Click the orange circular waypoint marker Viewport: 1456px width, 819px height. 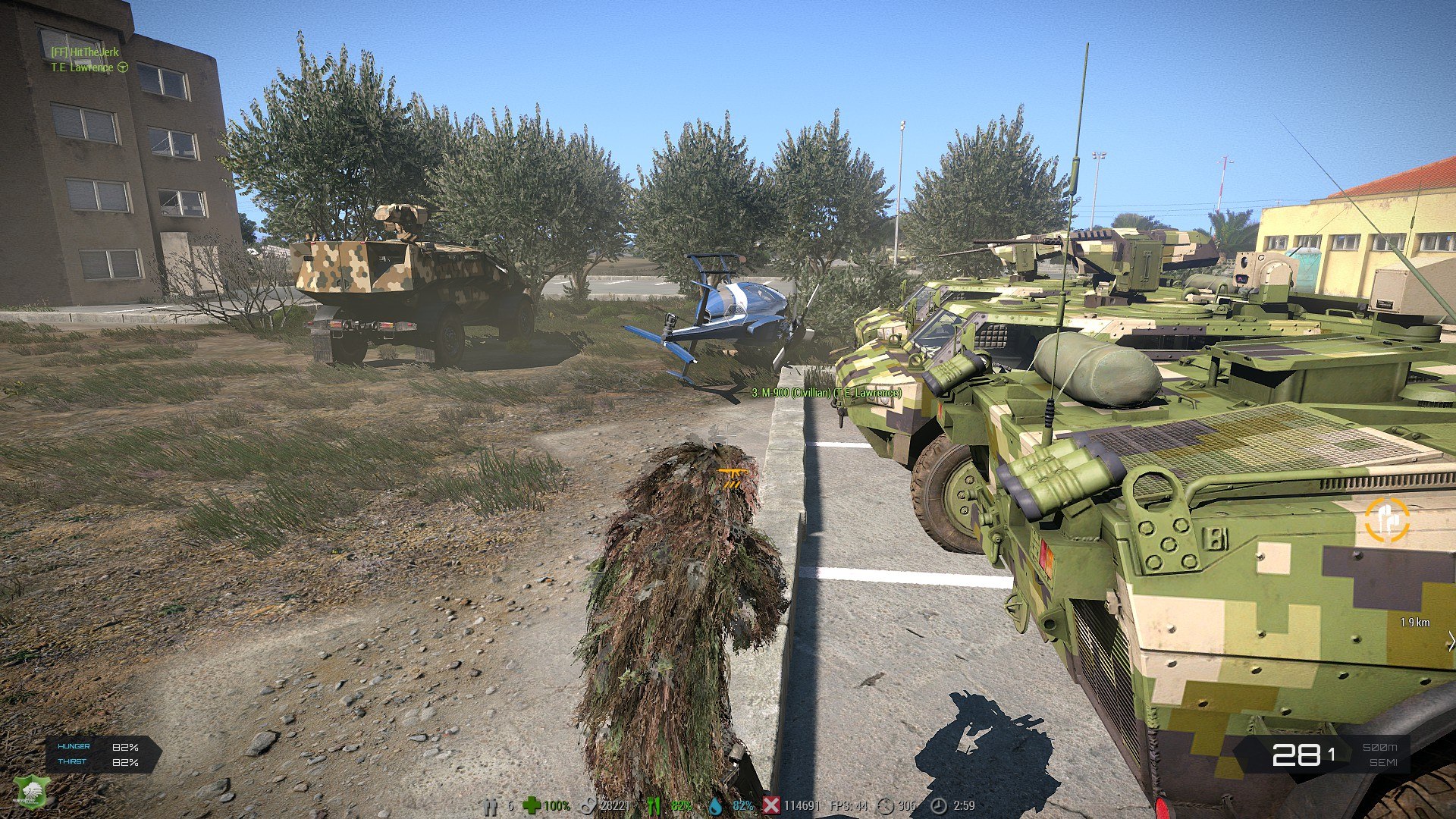click(x=1387, y=520)
